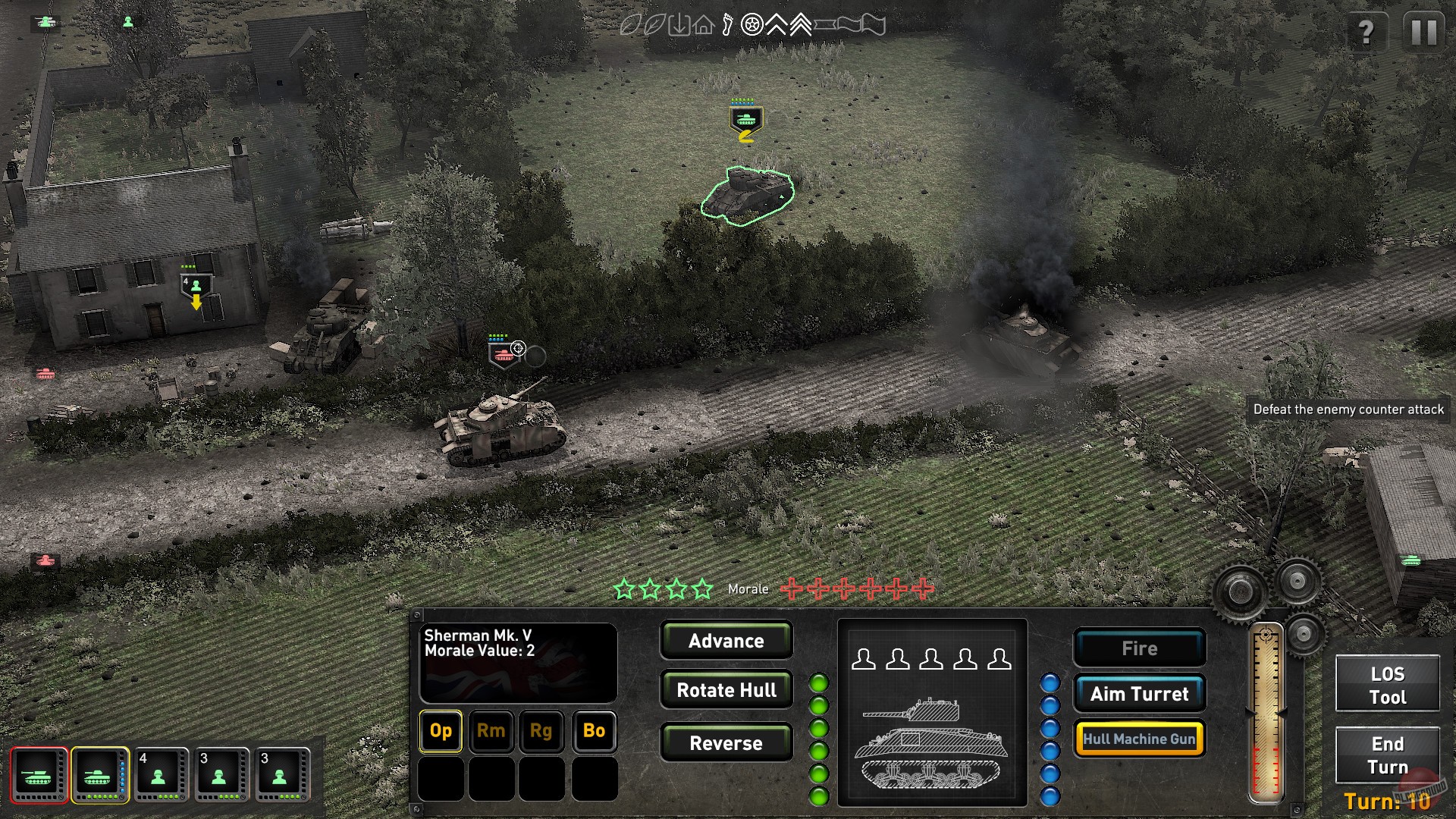Click the footprint movement icon
Viewport: 1456px width, 819px height.
point(727,25)
